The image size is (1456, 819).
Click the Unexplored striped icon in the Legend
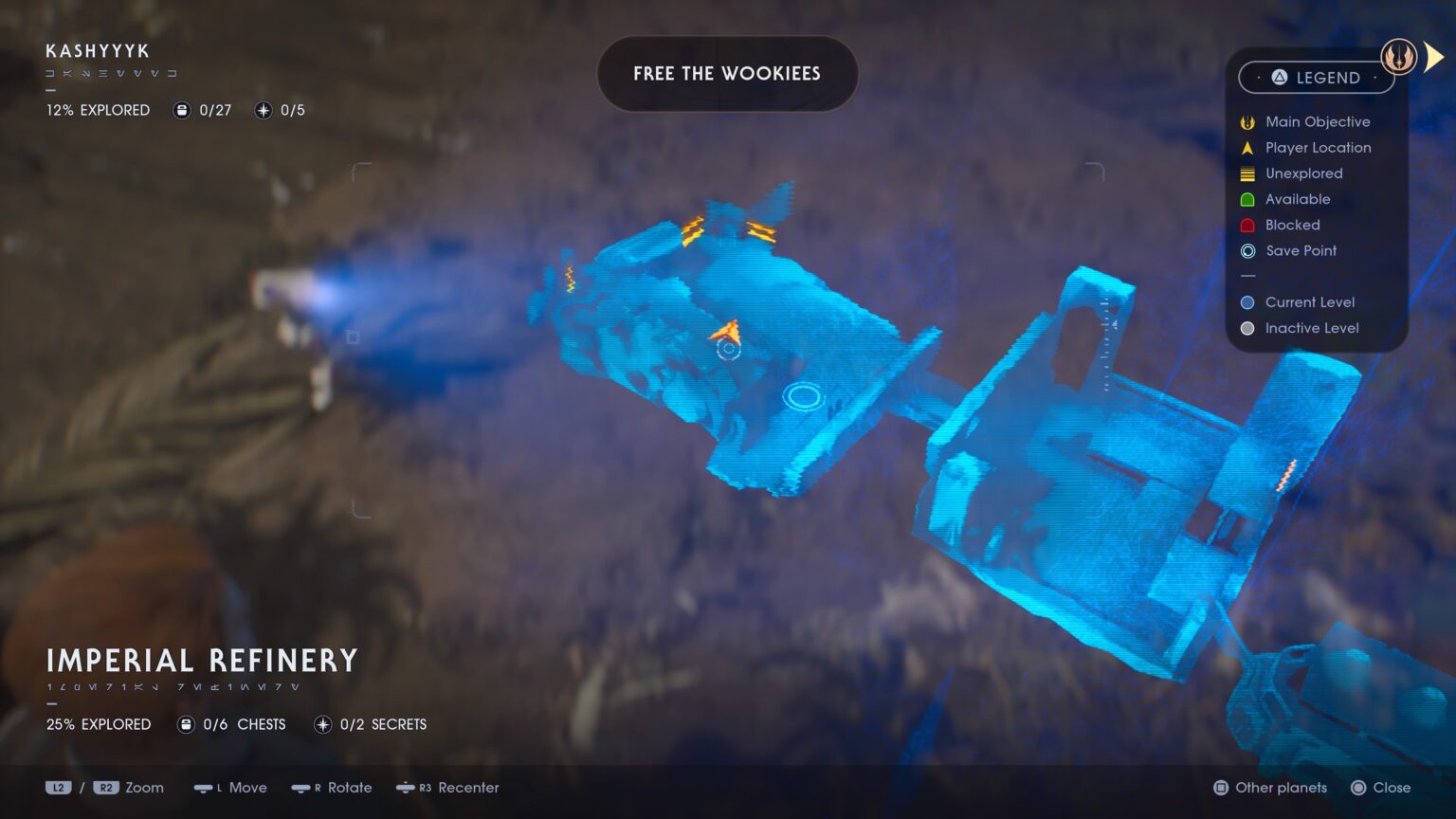1247,173
